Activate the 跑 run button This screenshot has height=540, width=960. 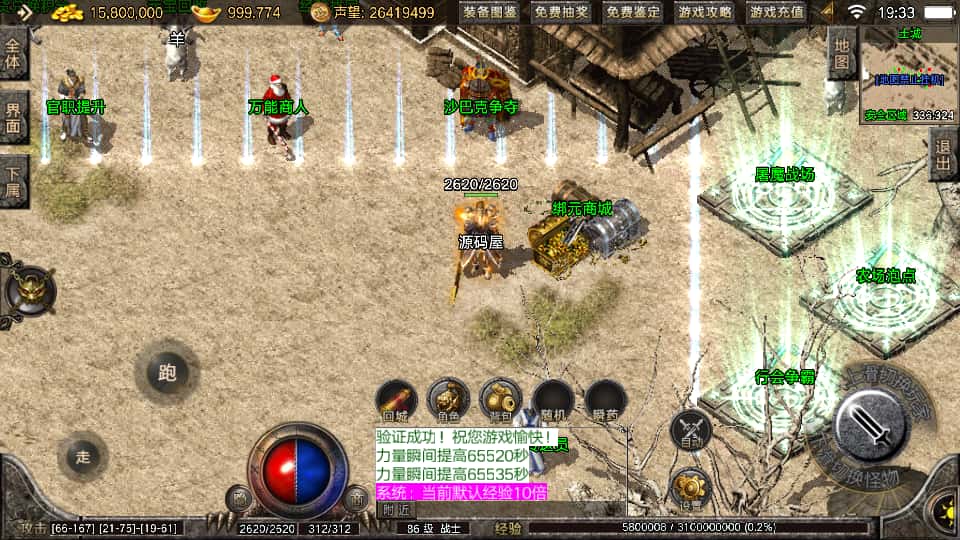[x=166, y=373]
